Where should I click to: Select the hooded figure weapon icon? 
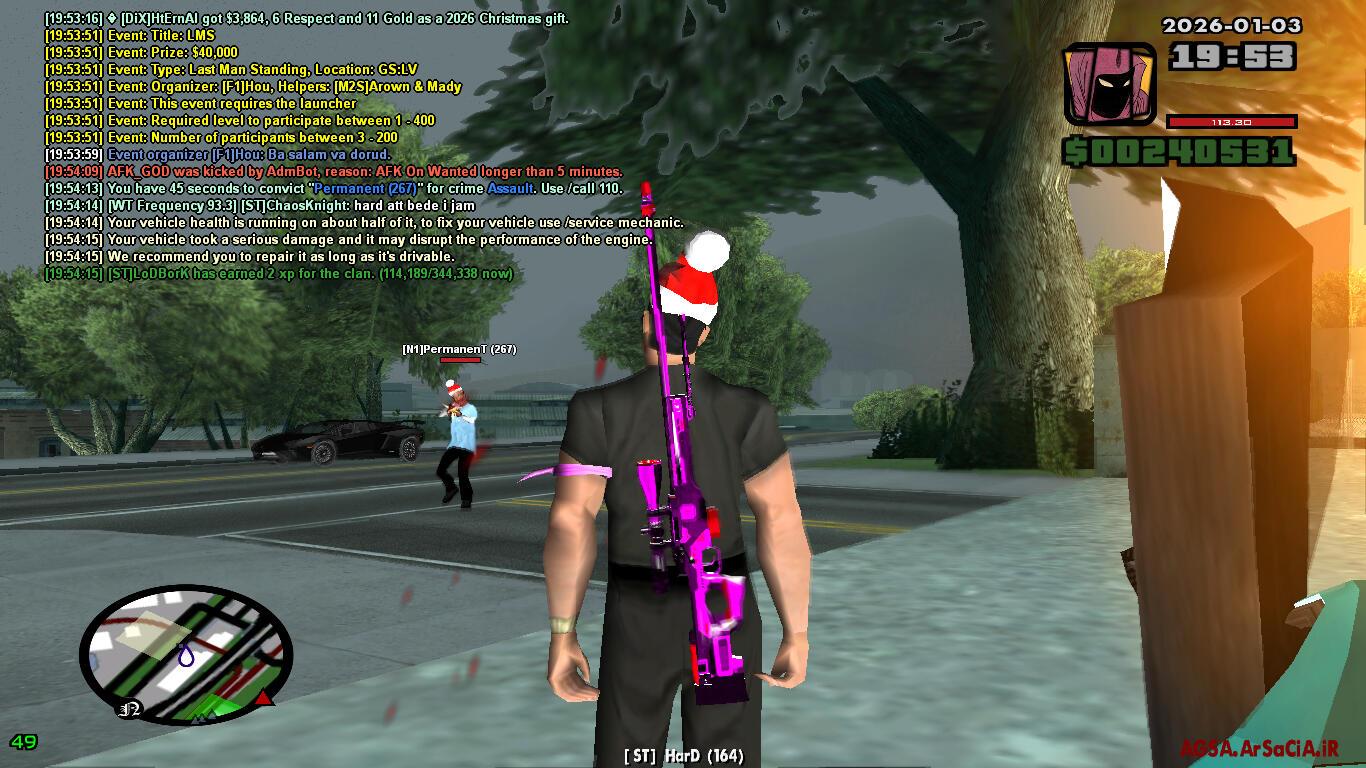[x=1109, y=84]
